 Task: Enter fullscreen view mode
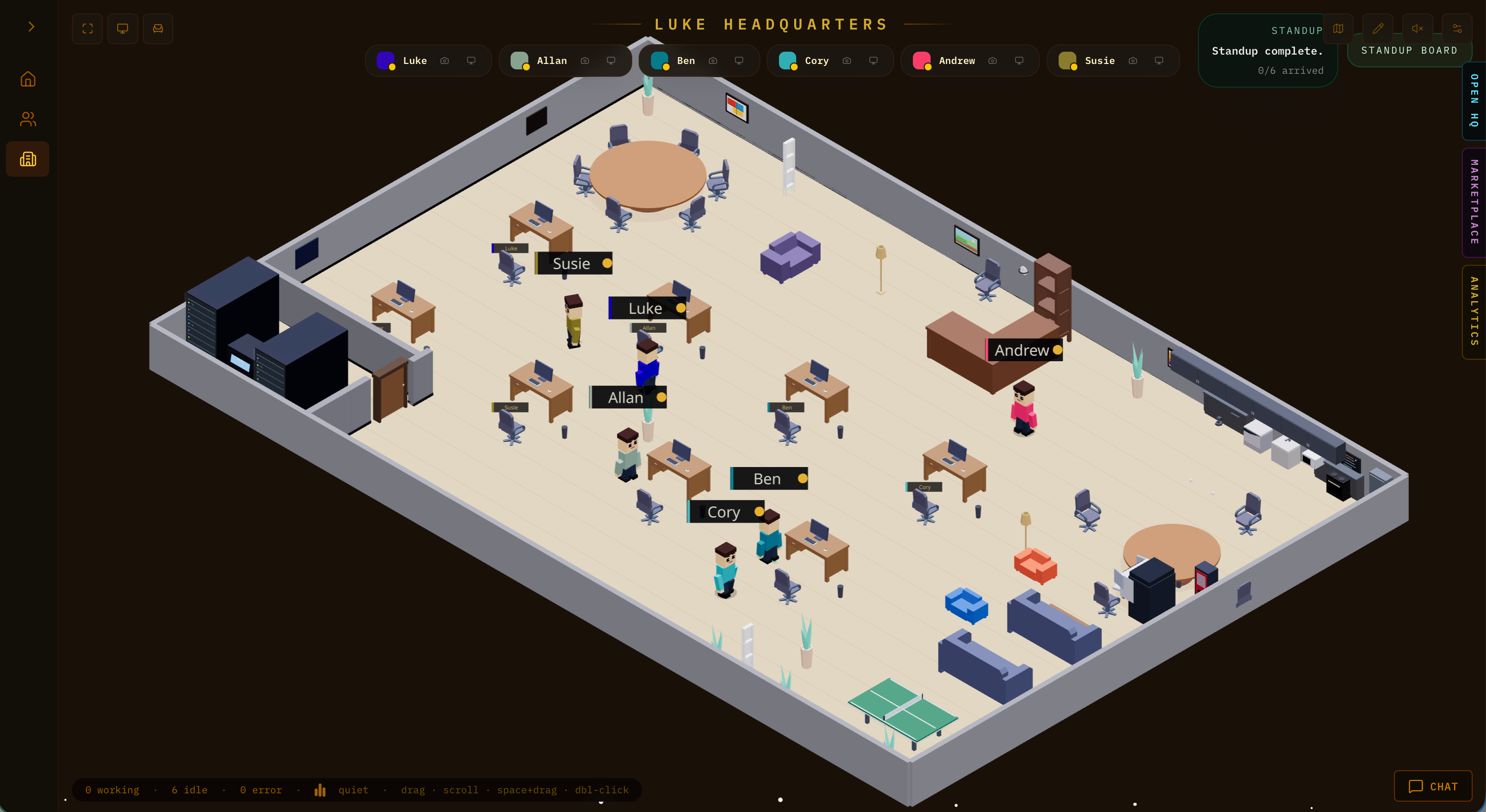(87, 28)
